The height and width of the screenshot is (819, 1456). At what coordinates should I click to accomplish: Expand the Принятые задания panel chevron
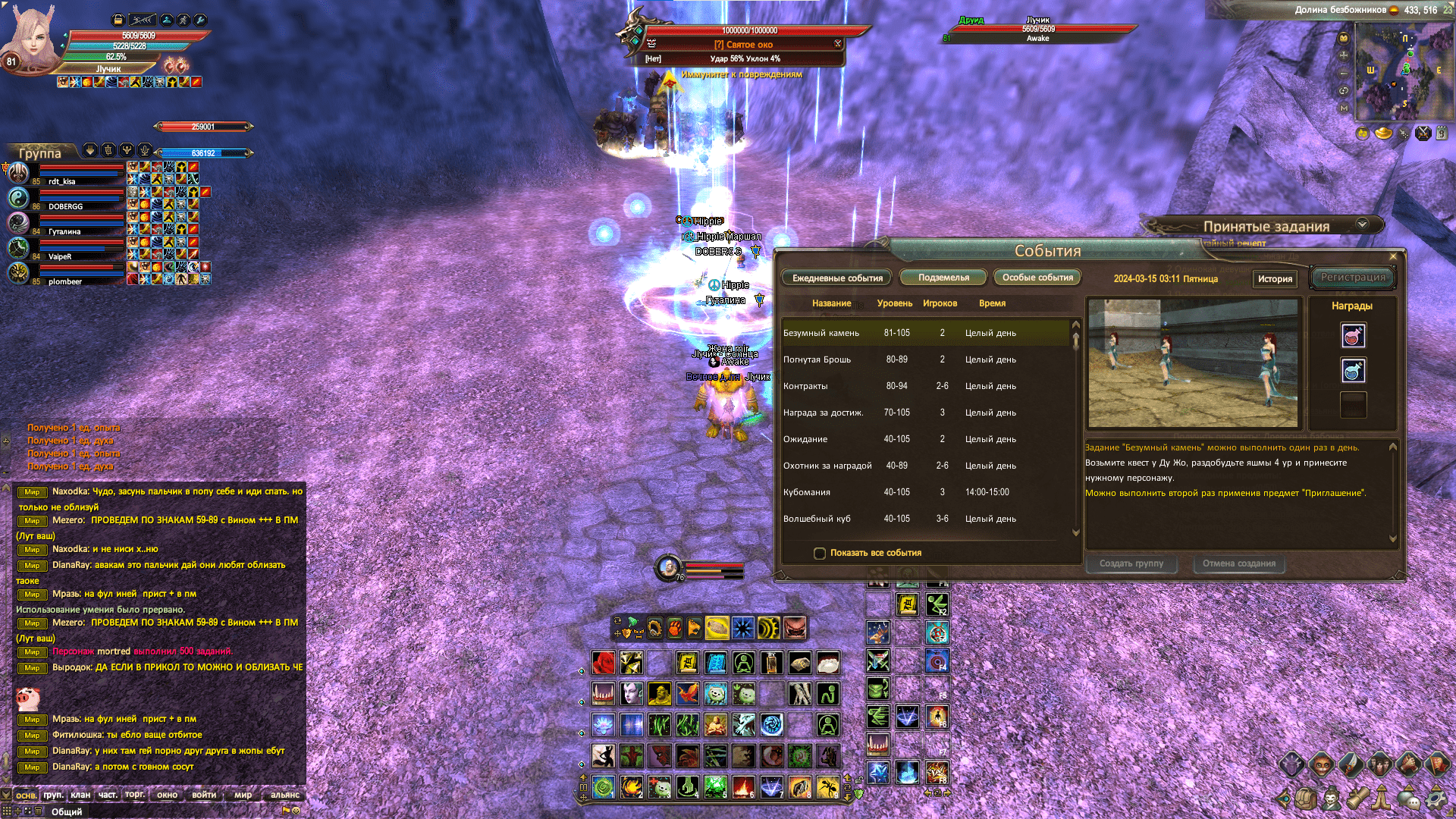(x=1361, y=224)
